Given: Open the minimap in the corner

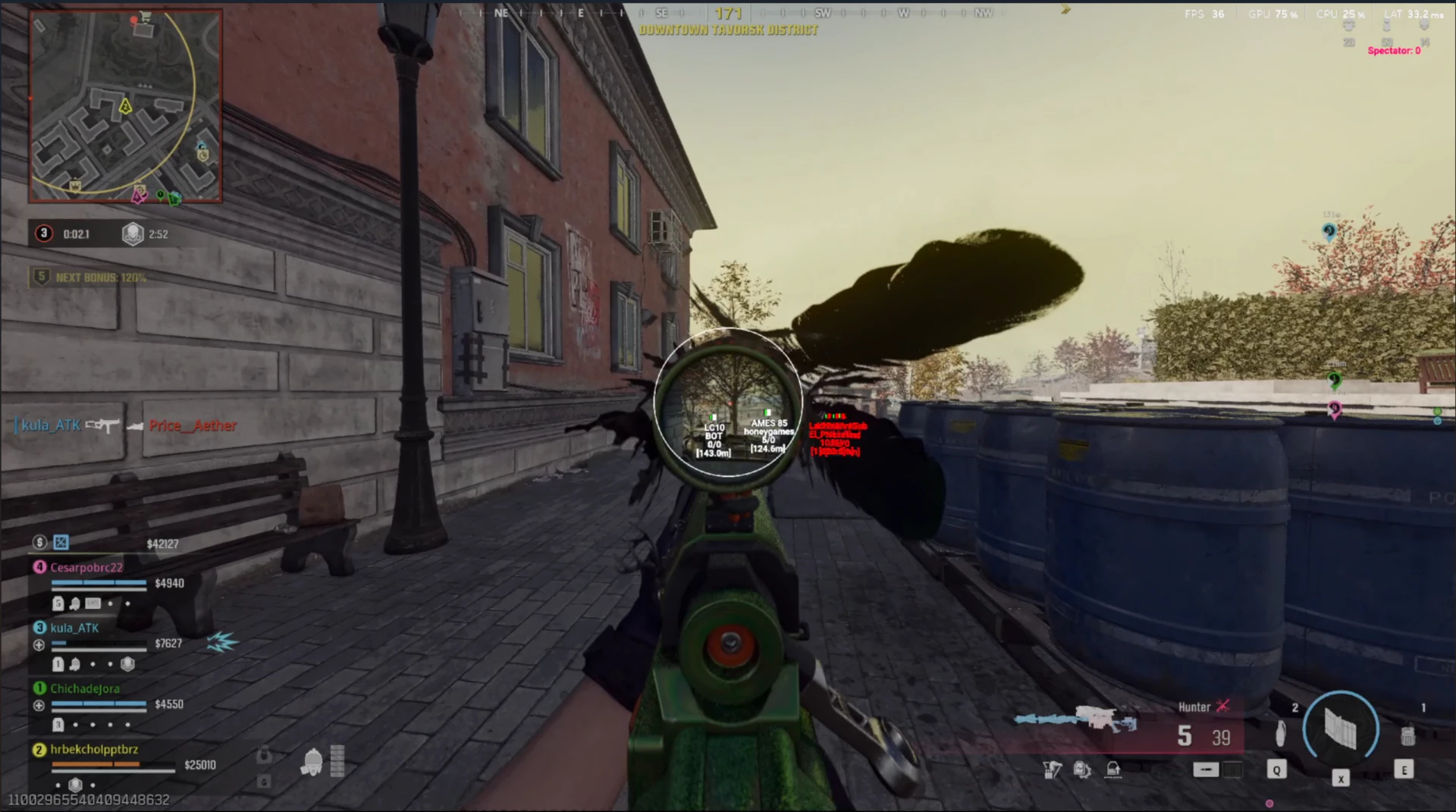Looking at the screenshot, I should (126, 106).
